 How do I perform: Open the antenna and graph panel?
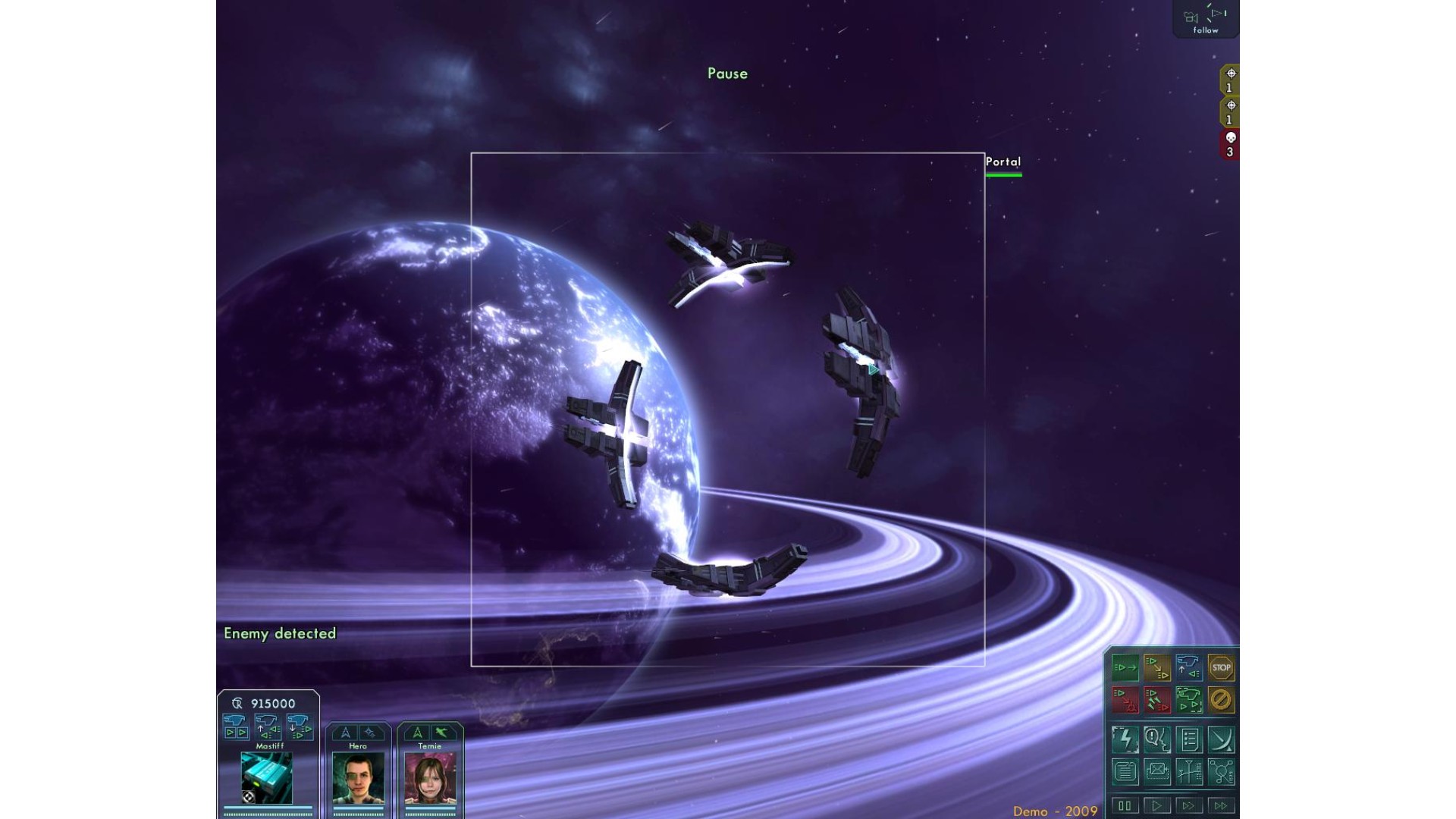click(x=1189, y=772)
